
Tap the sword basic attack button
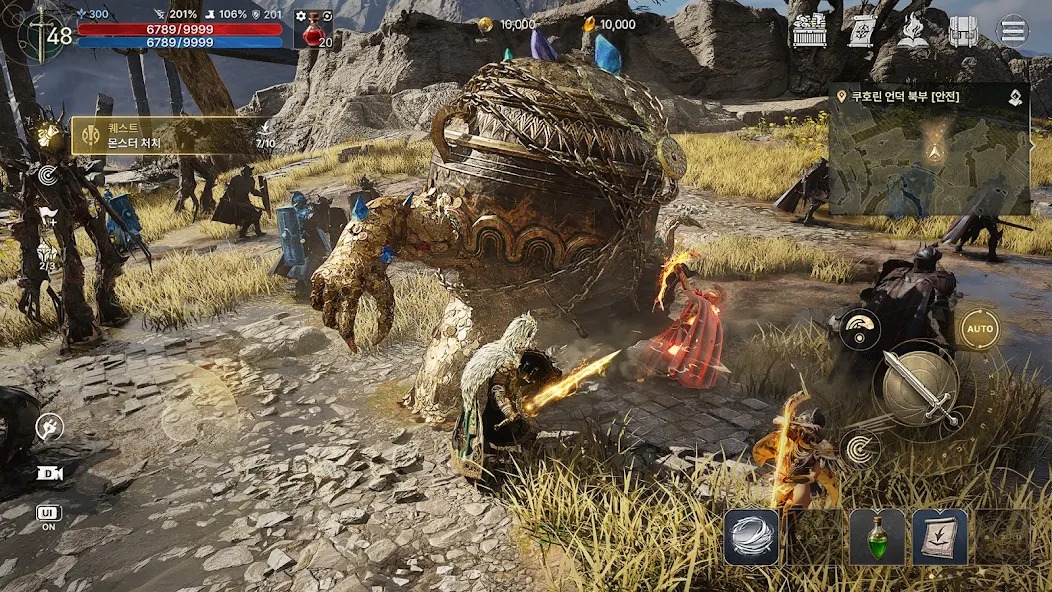coord(919,389)
